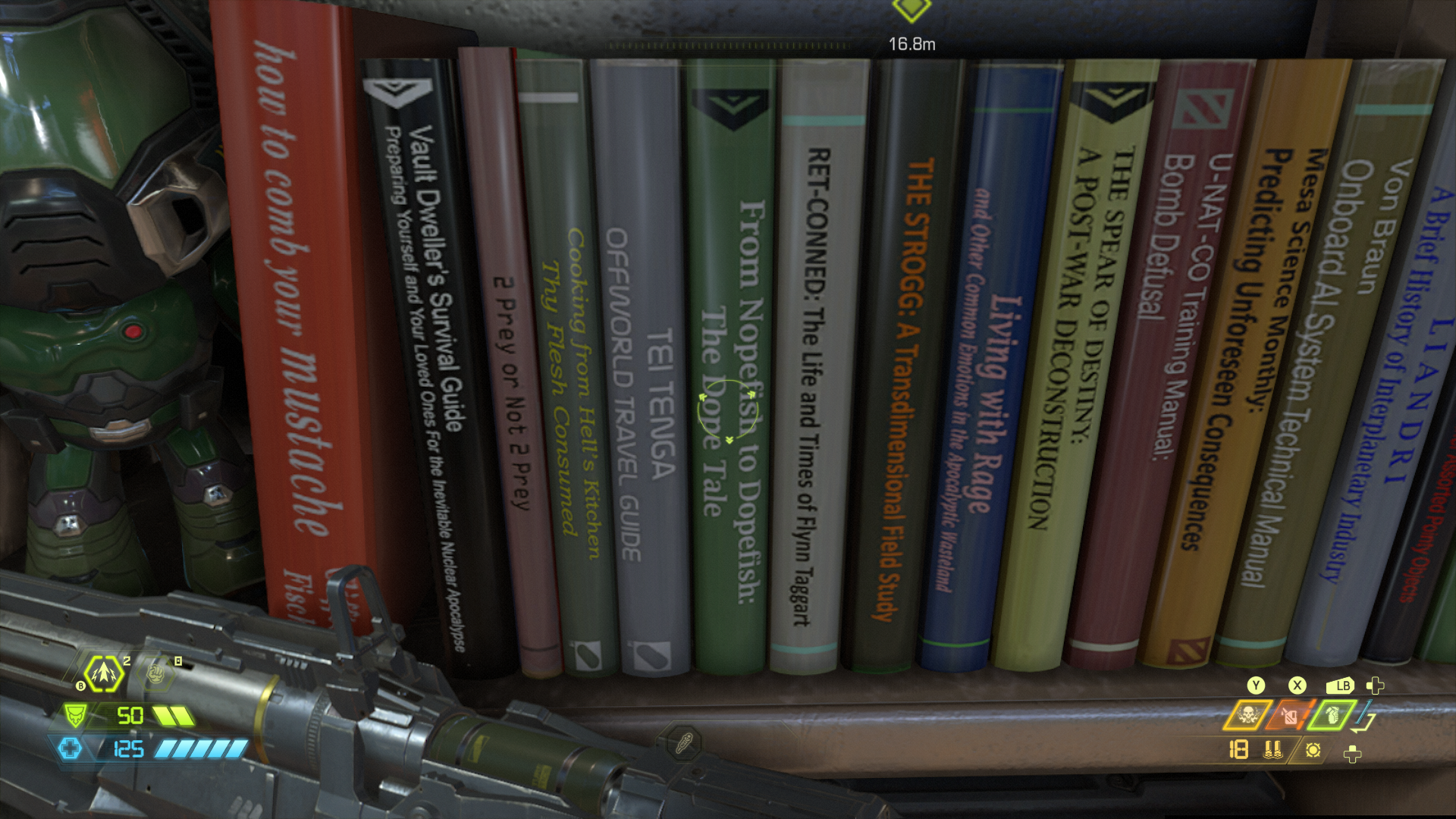Activate the Blood Punch fist icon

pyautogui.click(x=157, y=672)
